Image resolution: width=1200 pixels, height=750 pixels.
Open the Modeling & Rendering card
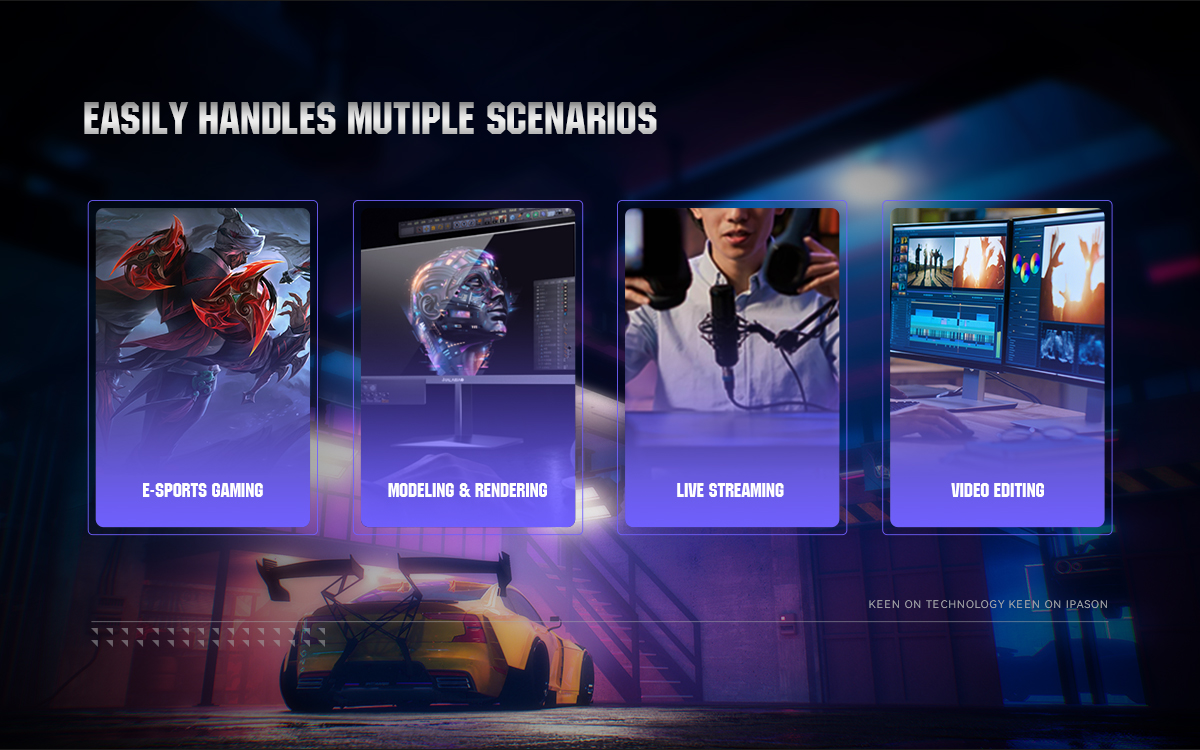click(x=468, y=367)
